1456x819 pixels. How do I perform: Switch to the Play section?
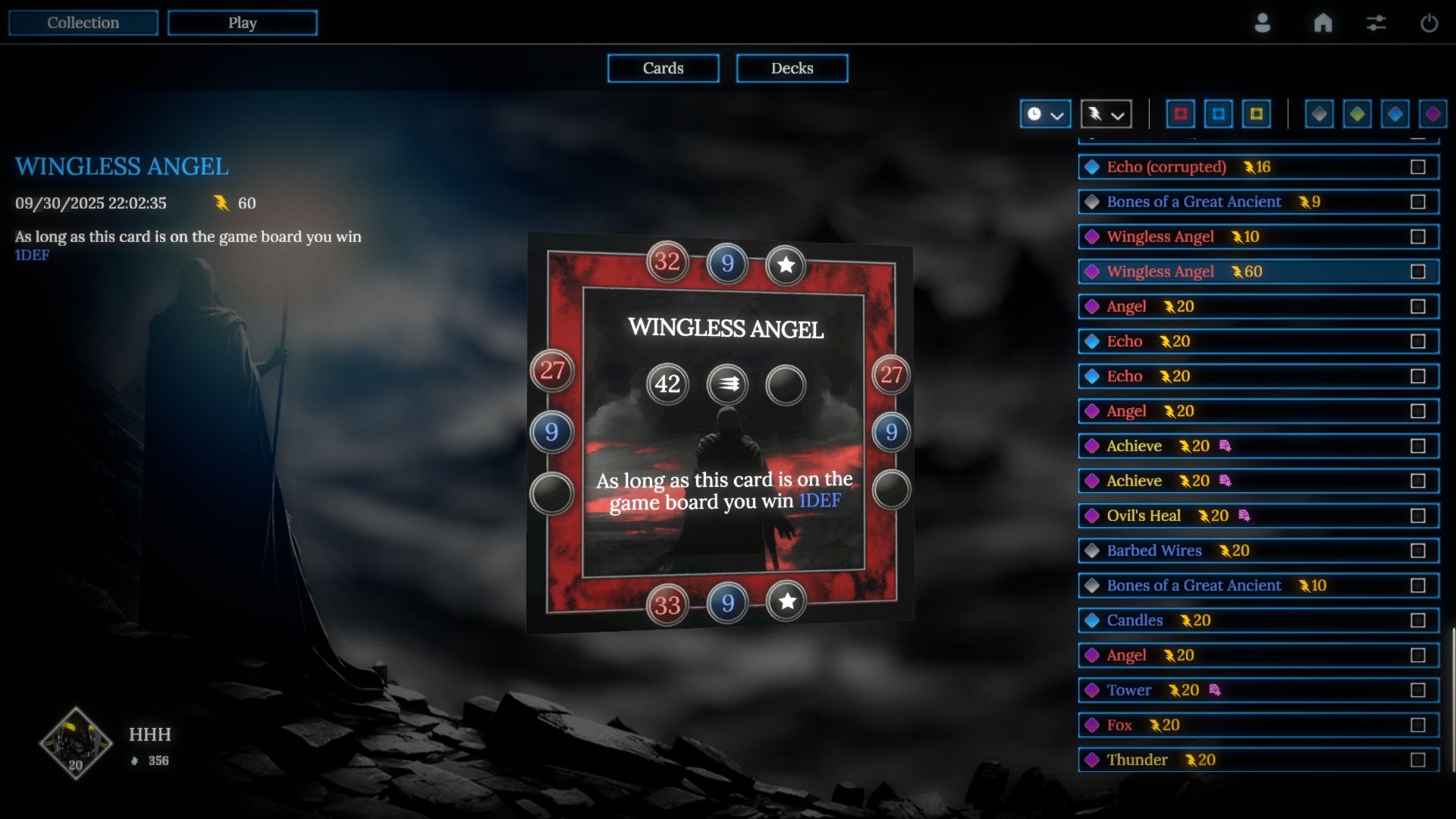click(243, 23)
